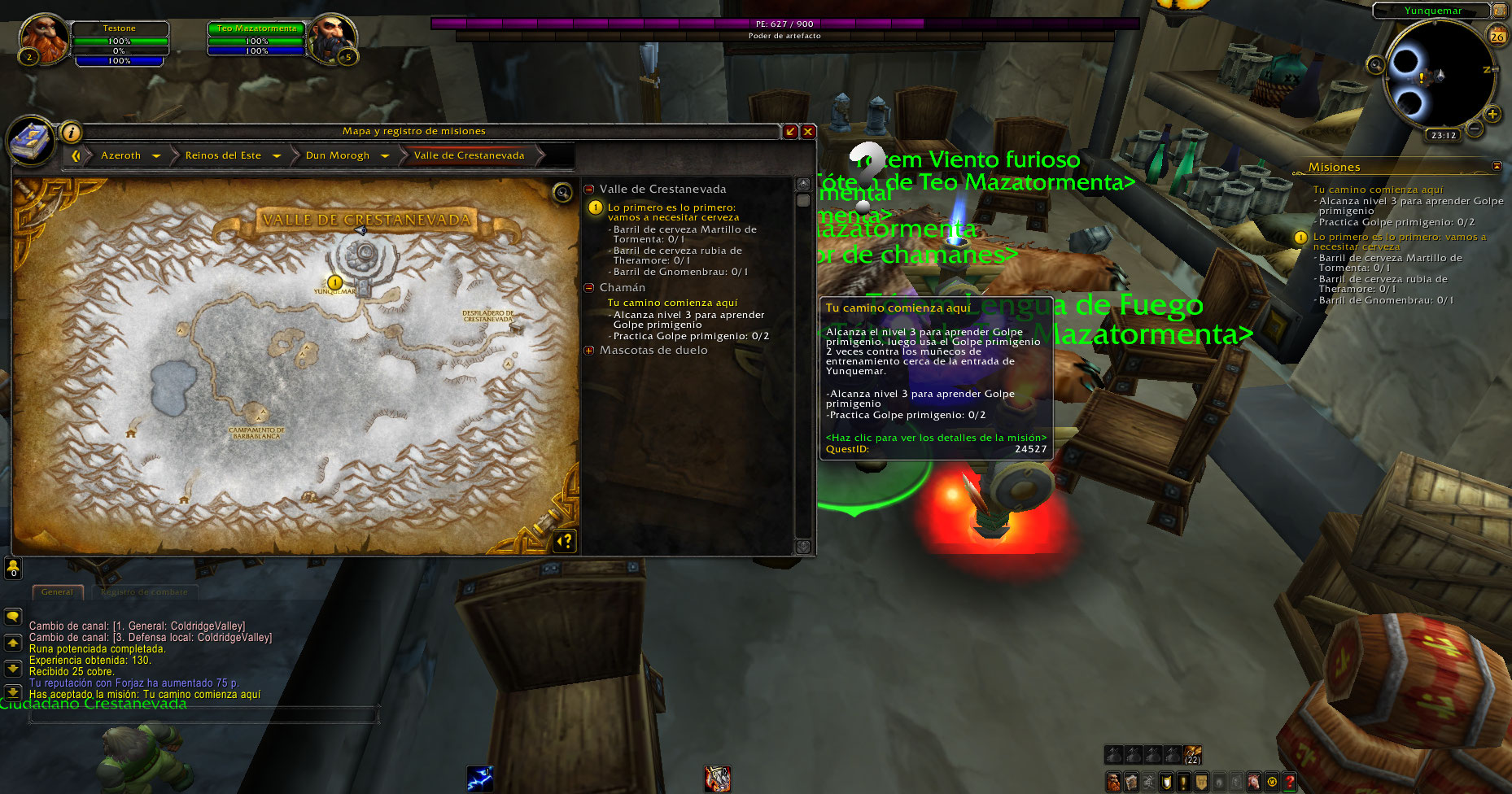Viewport: 1512px width, 794px height.
Task: Open the red question mark help menu
Action: [1290, 783]
